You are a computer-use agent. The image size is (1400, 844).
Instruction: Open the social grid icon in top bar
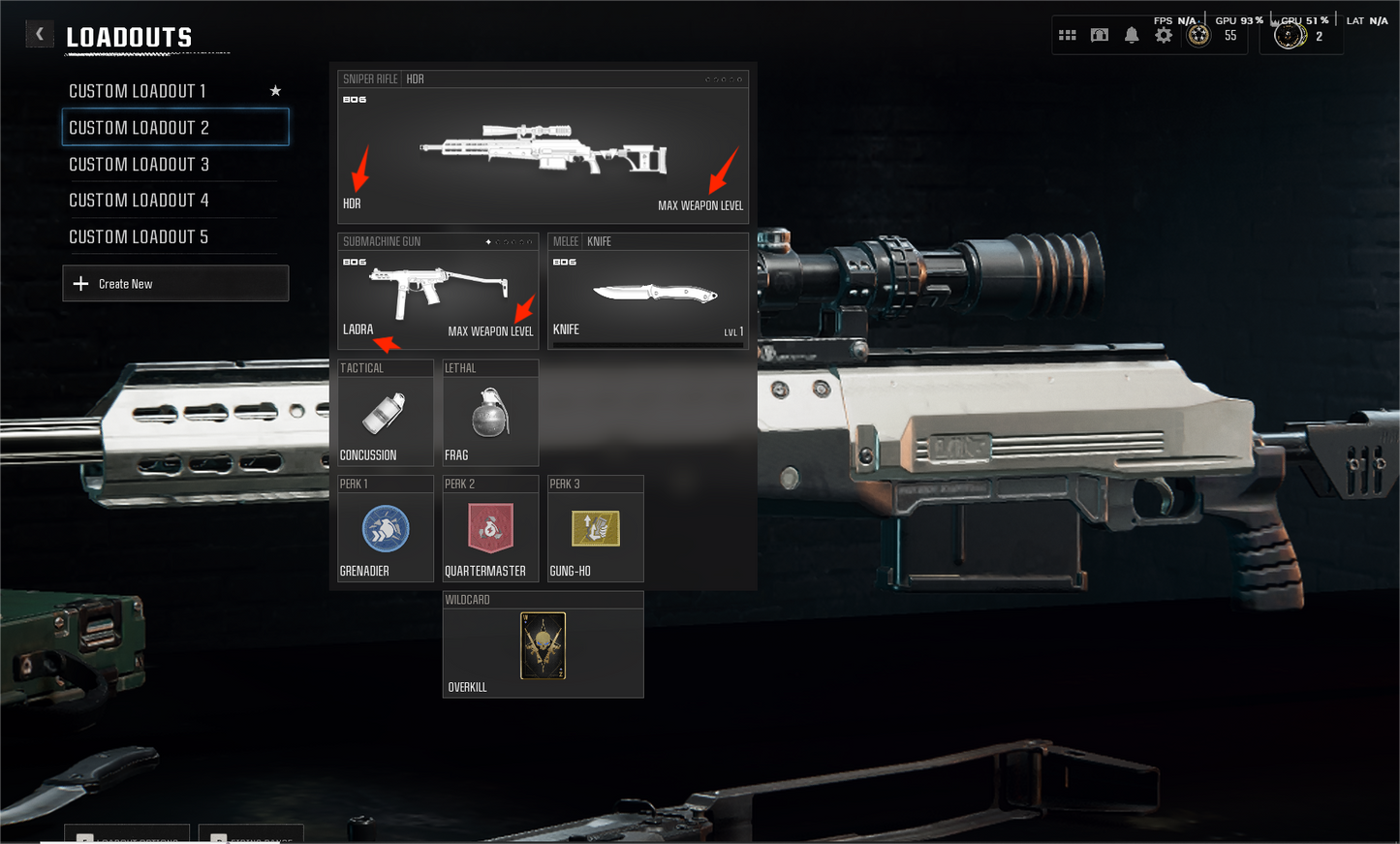pos(1067,35)
